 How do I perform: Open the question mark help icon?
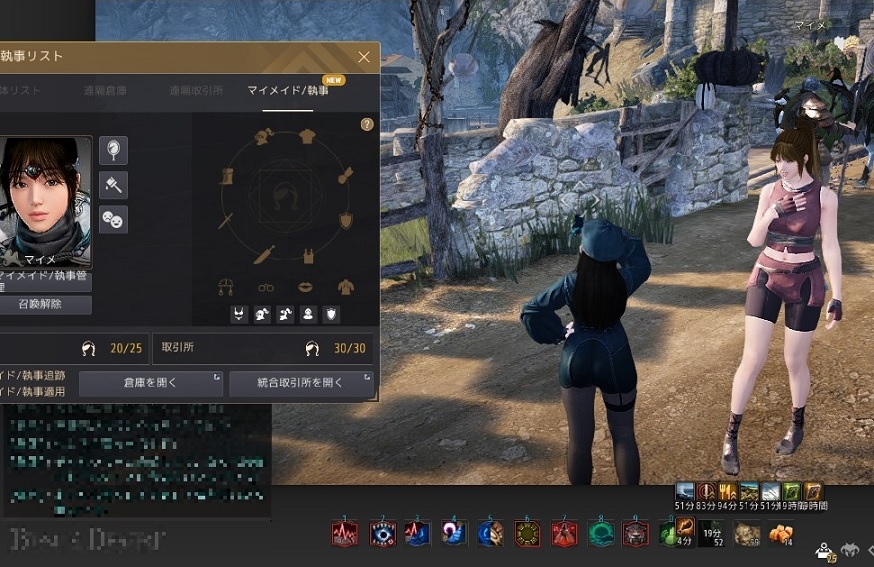[x=367, y=125]
